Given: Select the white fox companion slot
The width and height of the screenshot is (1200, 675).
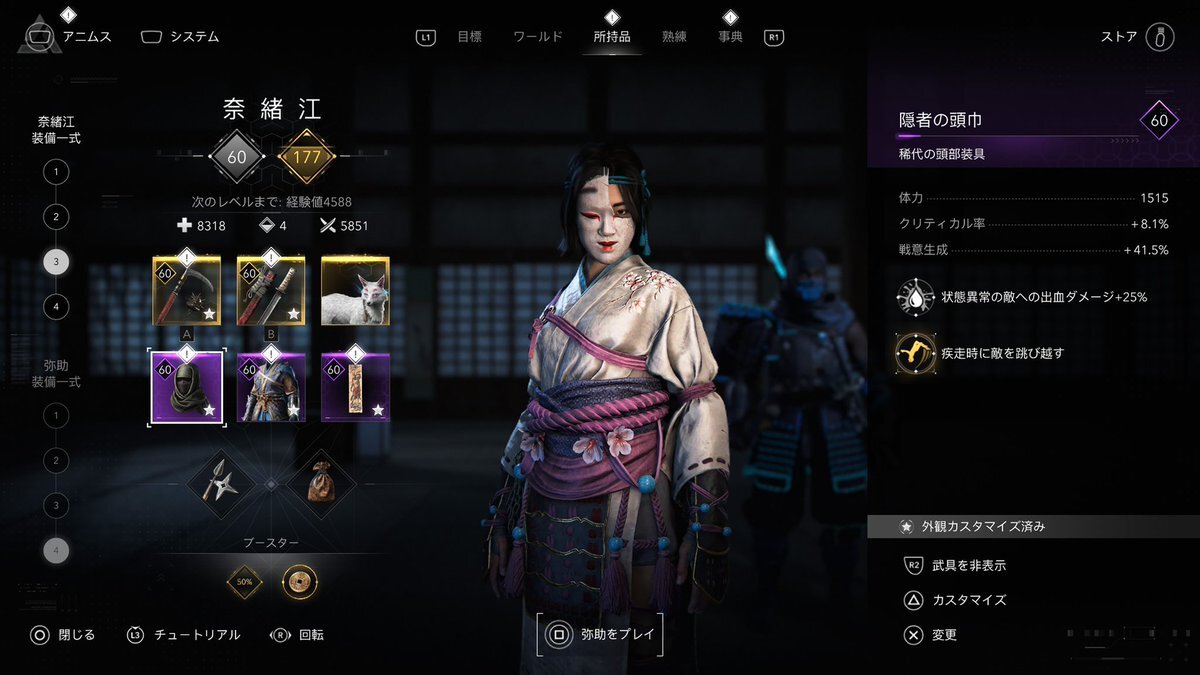Looking at the screenshot, I should (355, 290).
